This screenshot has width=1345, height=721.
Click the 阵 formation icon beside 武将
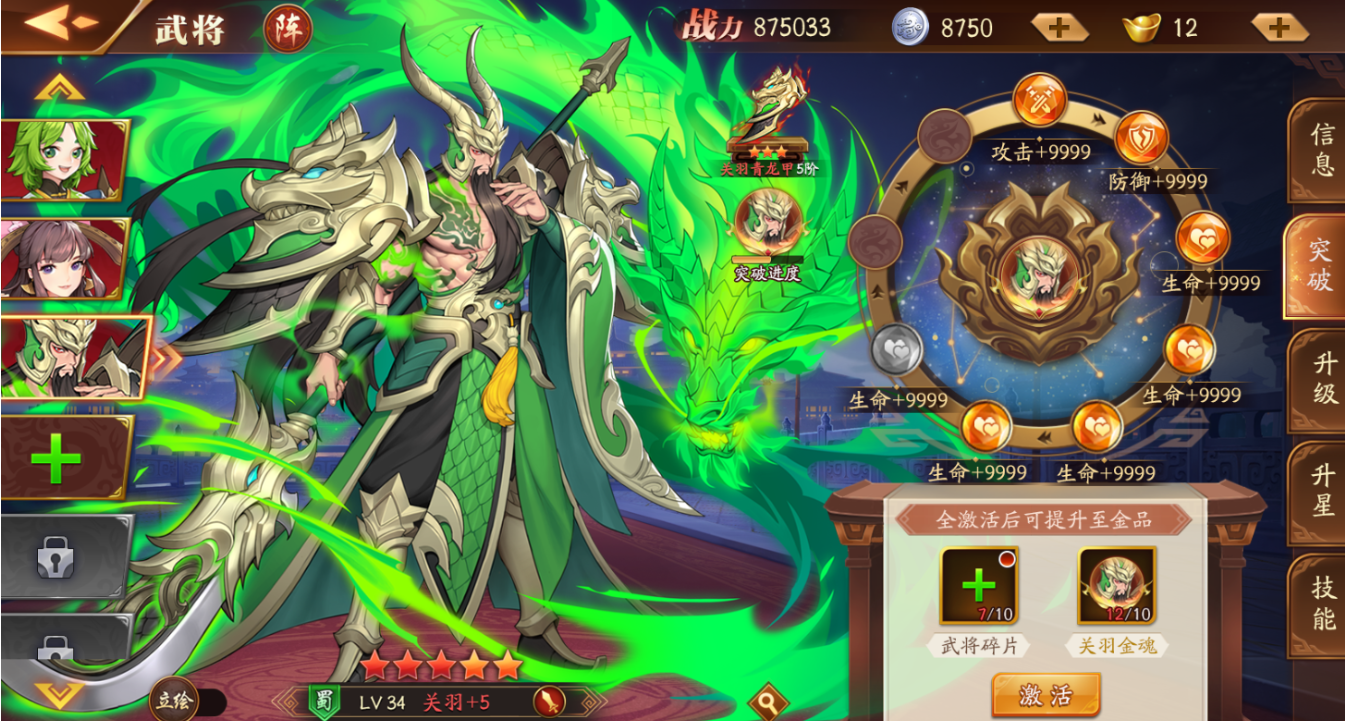pyautogui.click(x=289, y=27)
